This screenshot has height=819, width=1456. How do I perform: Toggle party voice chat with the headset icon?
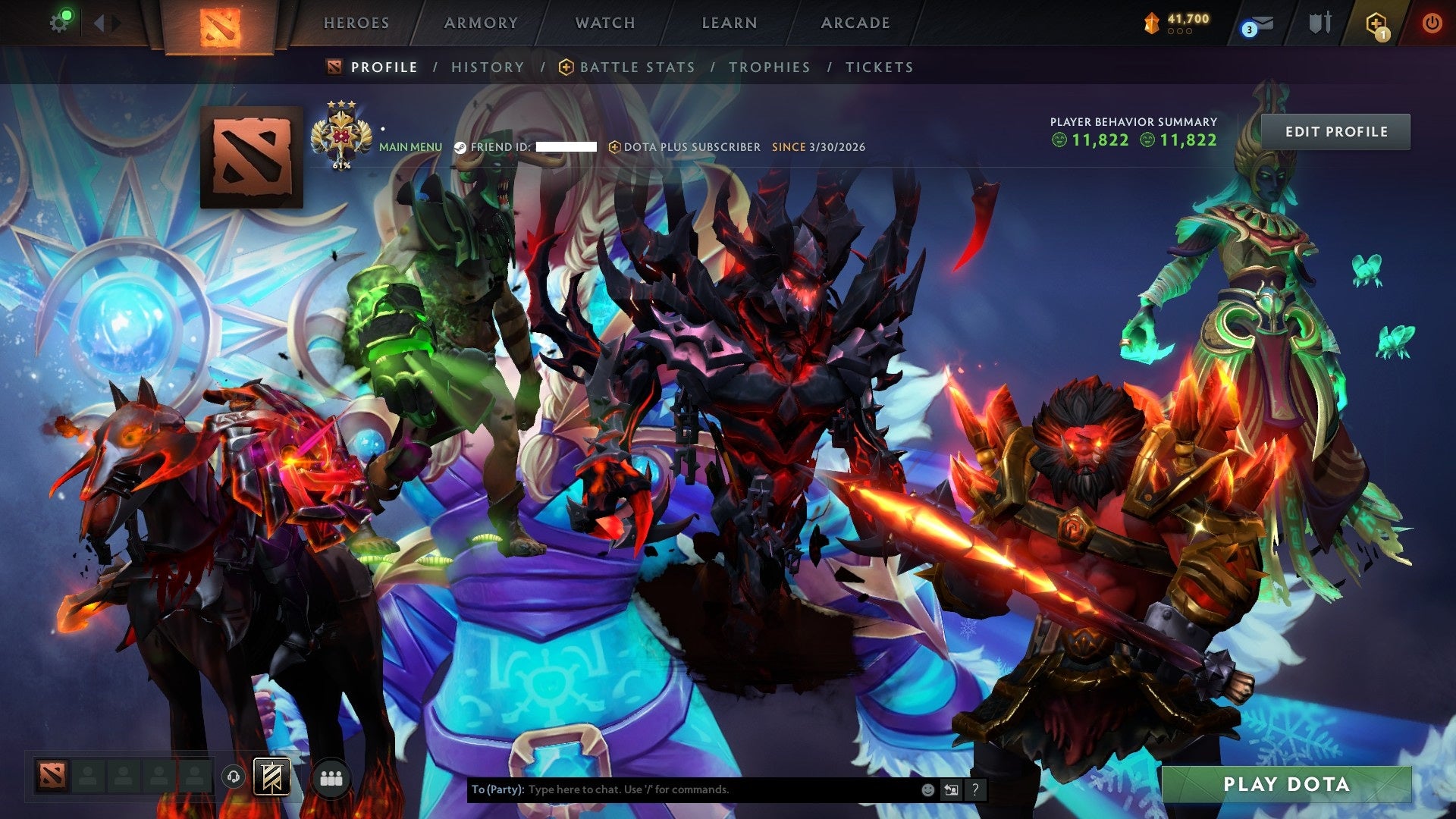pyautogui.click(x=234, y=777)
